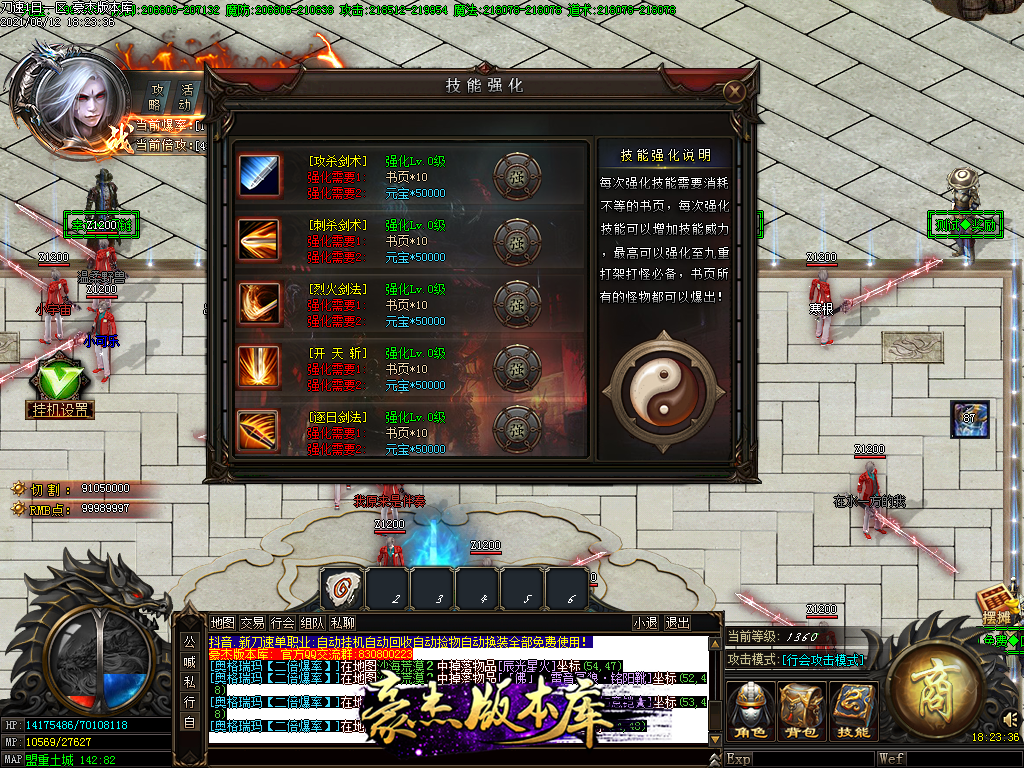Strengthen the 开天斩 skill
Screen dimensions: 1024x768
tap(517, 368)
